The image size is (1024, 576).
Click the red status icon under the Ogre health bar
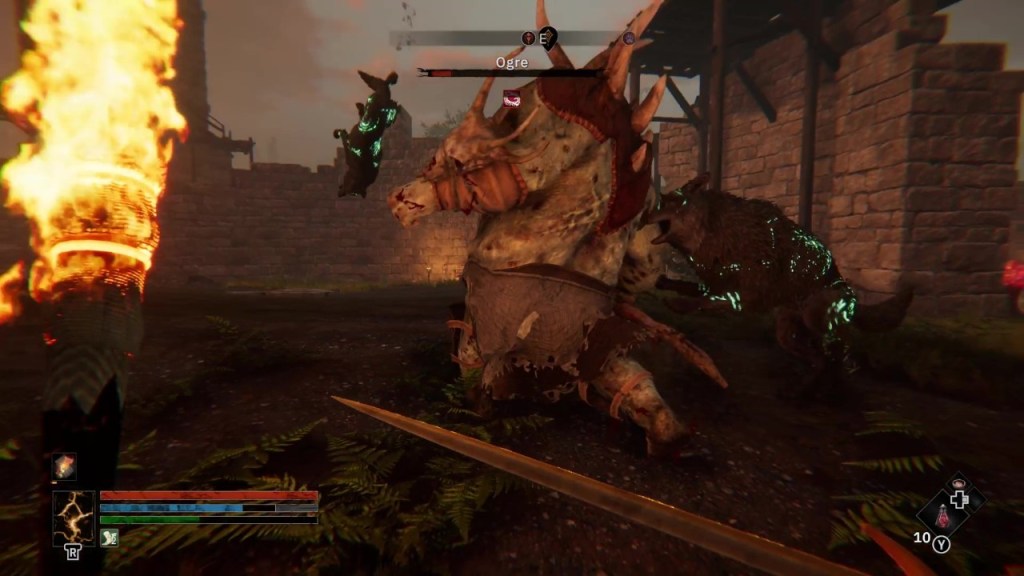[512, 97]
